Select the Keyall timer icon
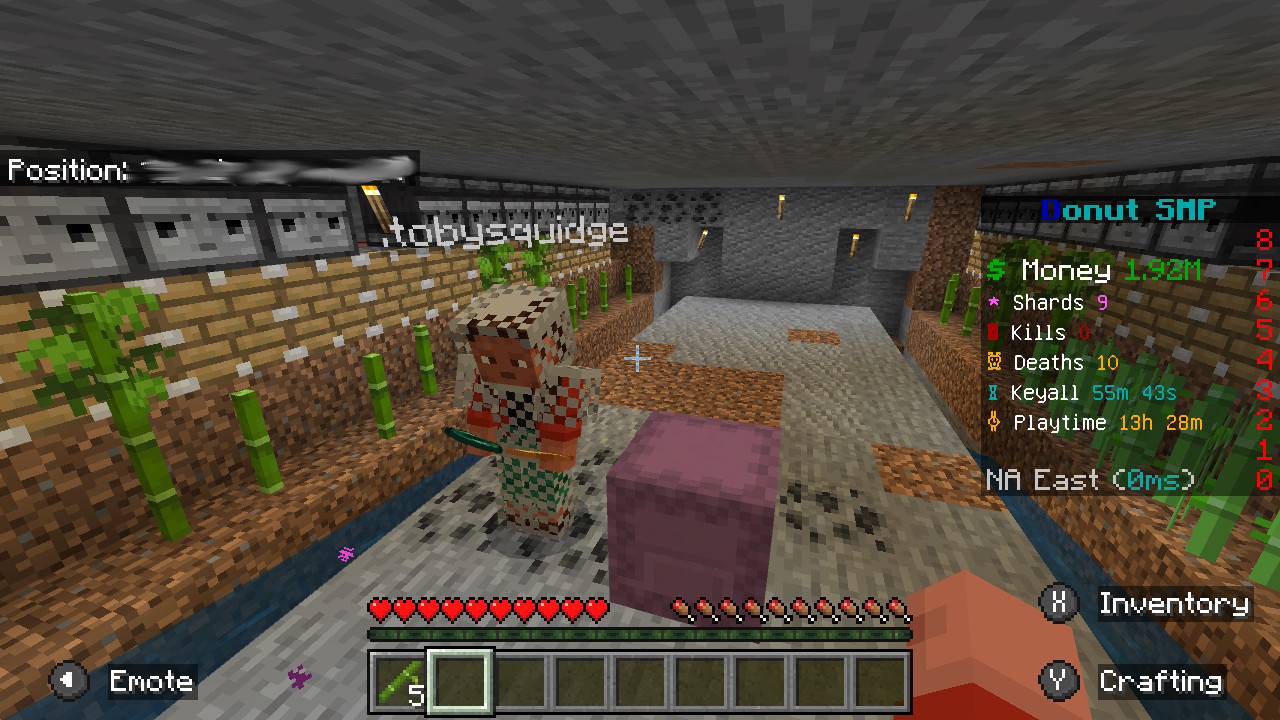 tap(994, 392)
